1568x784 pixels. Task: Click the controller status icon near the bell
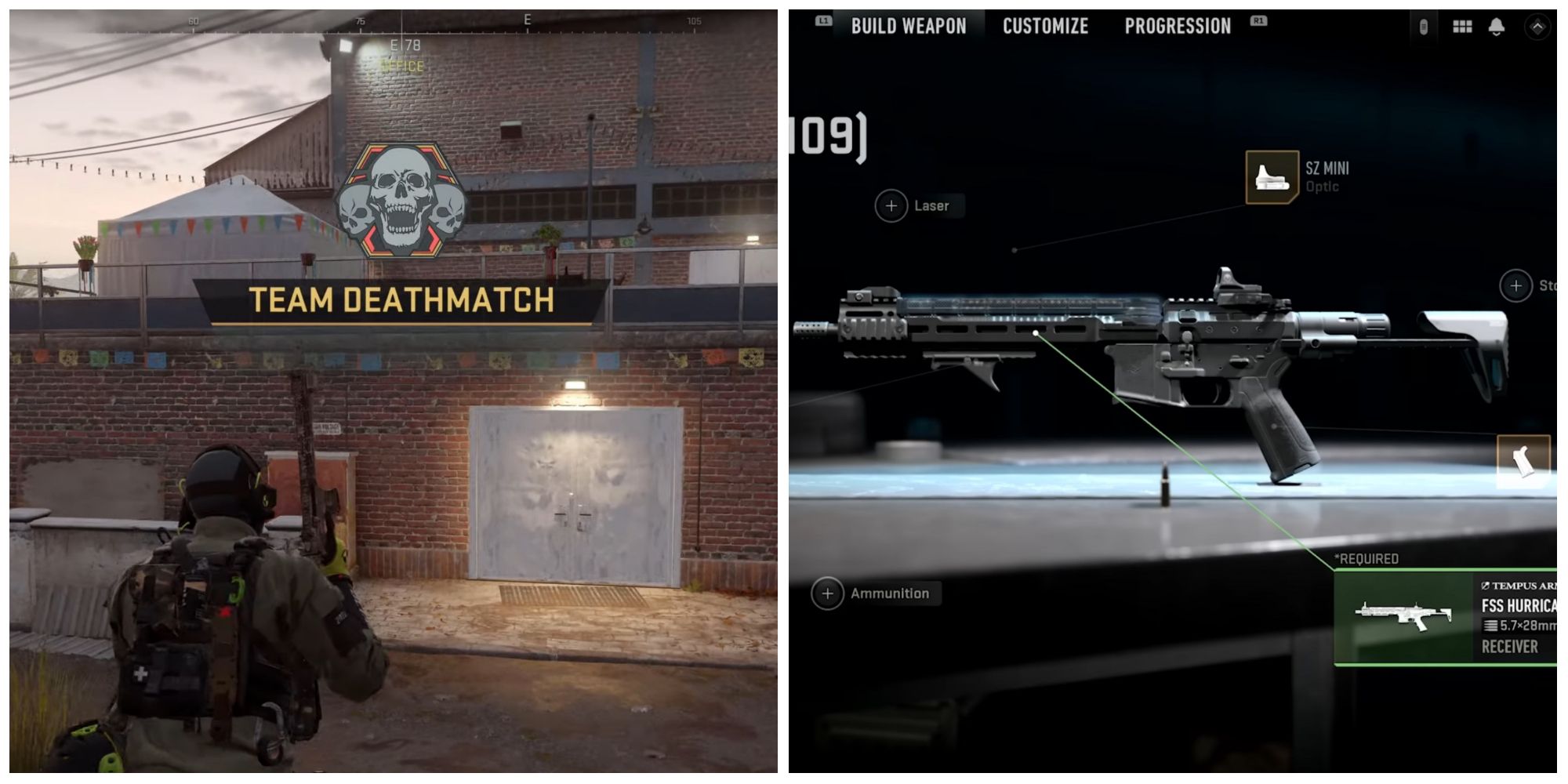1423,27
